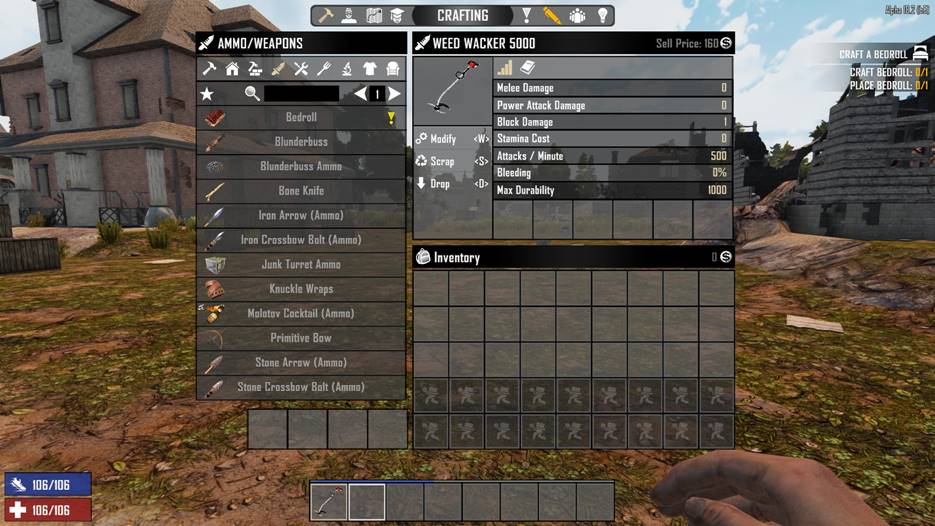Scrap the selected item
This screenshot has width=935, height=526.
tap(442, 161)
